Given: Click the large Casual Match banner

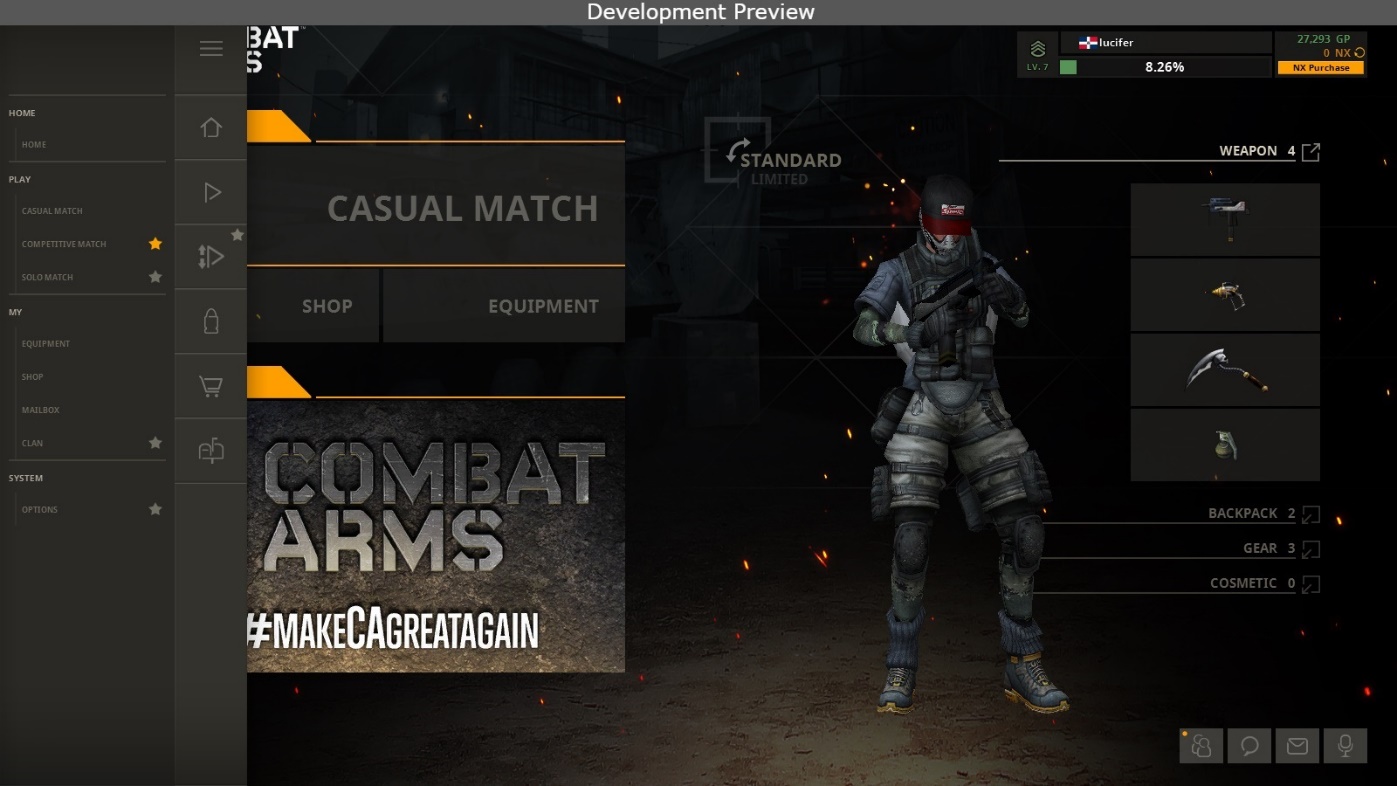Looking at the screenshot, I should click(436, 207).
